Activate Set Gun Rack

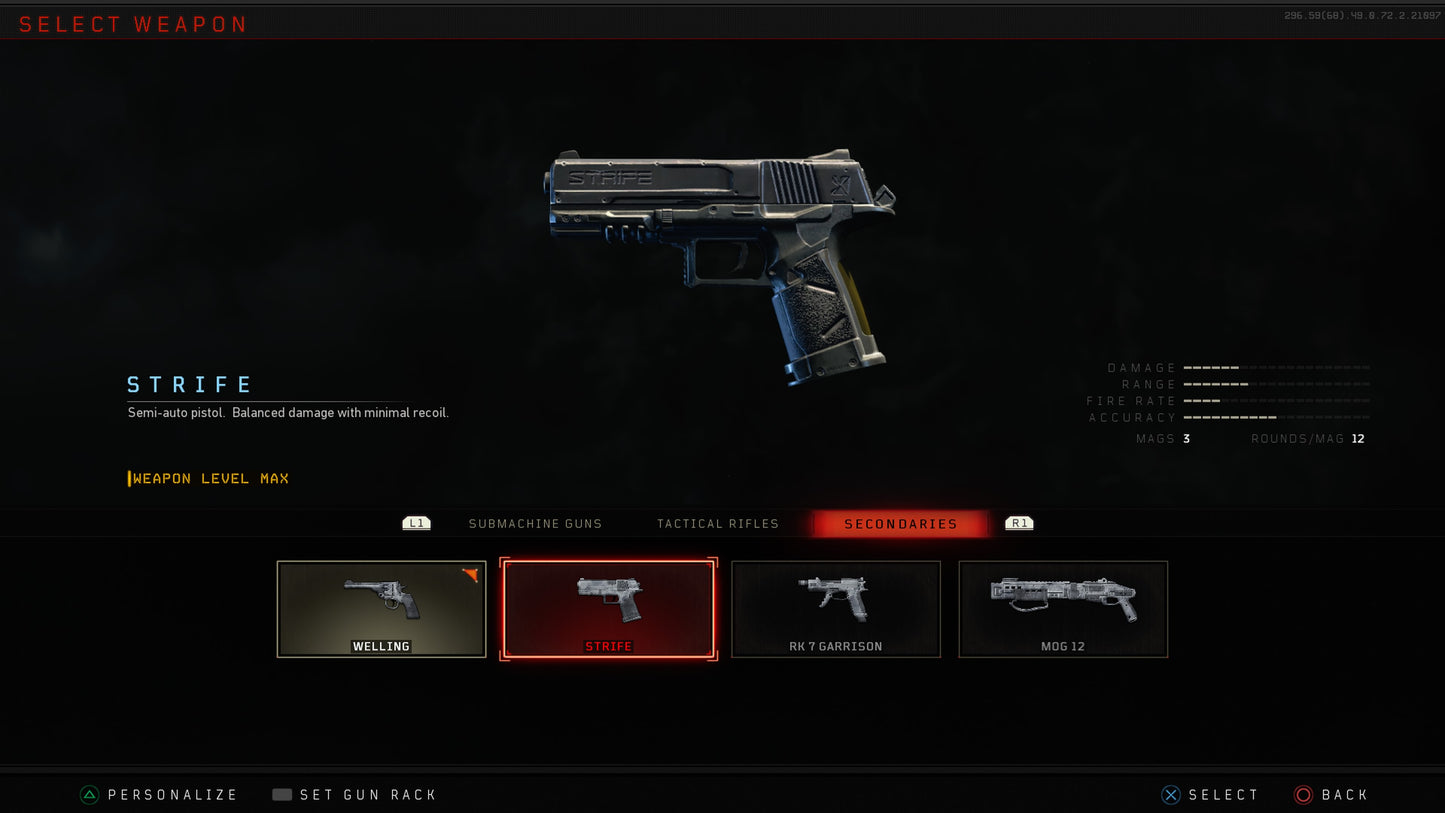click(355, 795)
